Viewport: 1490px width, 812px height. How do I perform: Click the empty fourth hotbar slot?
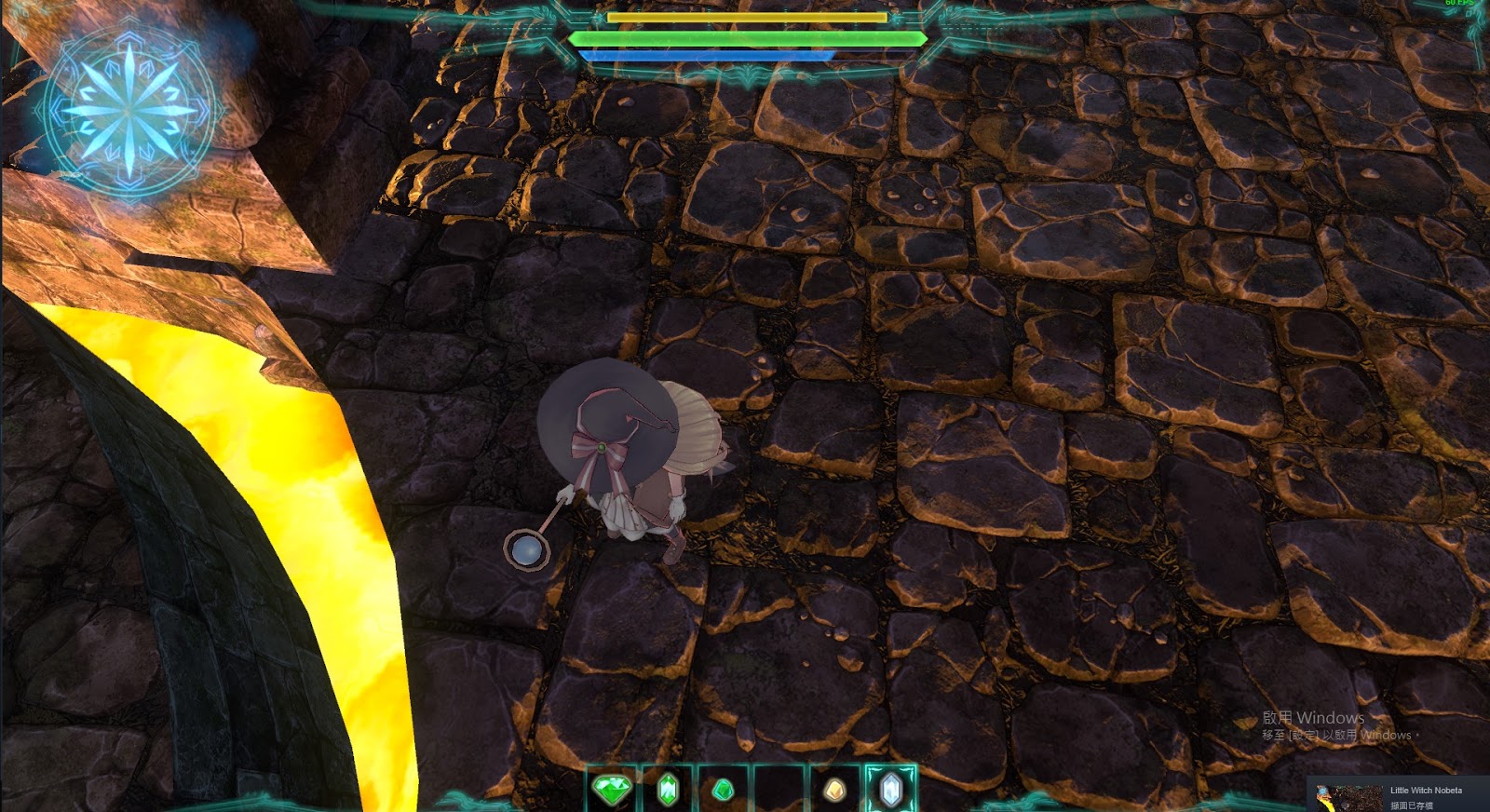(779, 789)
